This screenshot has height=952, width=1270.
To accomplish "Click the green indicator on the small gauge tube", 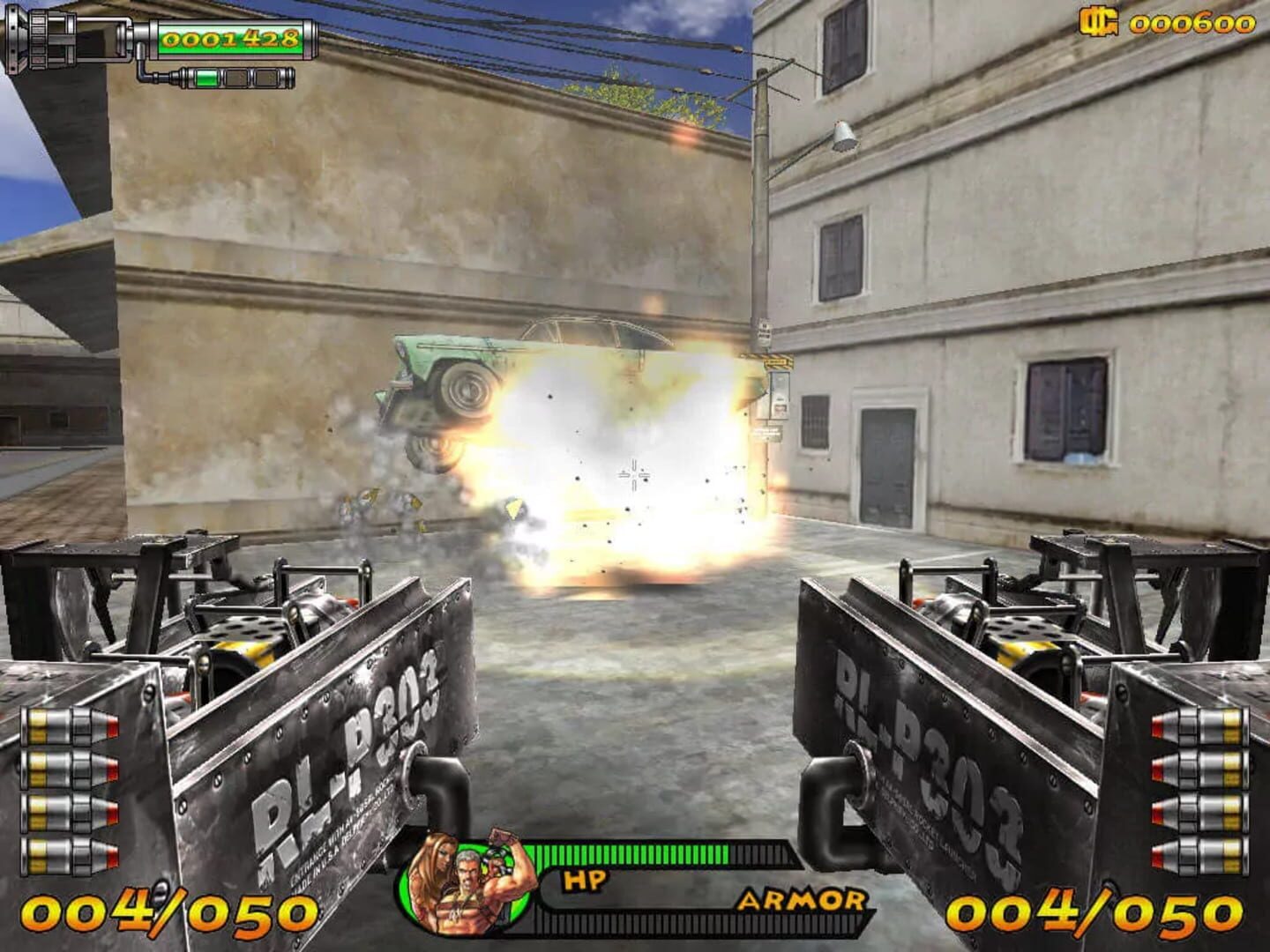I will click(x=208, y=77).
